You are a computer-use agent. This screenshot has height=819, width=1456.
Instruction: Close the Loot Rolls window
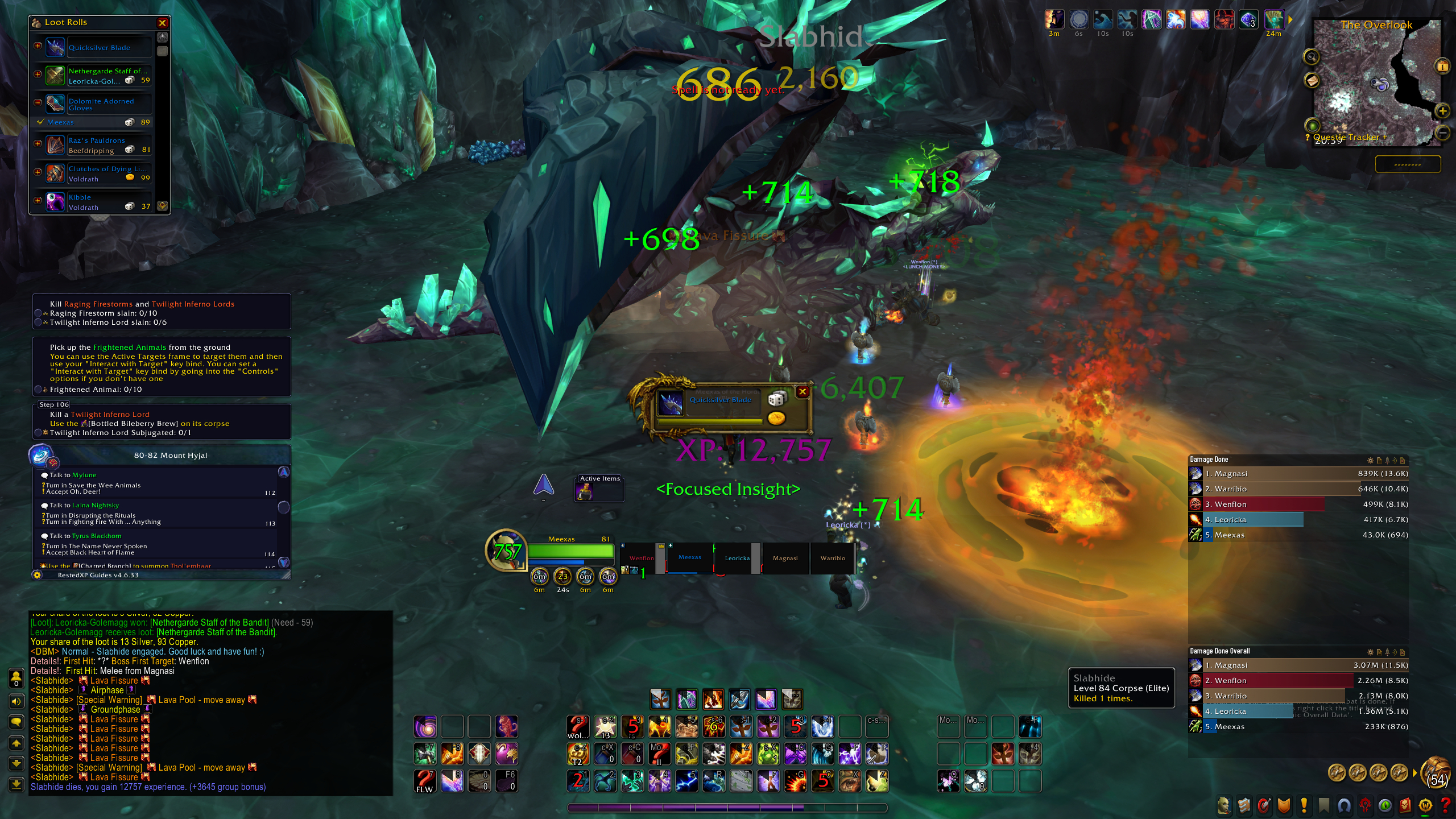162,23
